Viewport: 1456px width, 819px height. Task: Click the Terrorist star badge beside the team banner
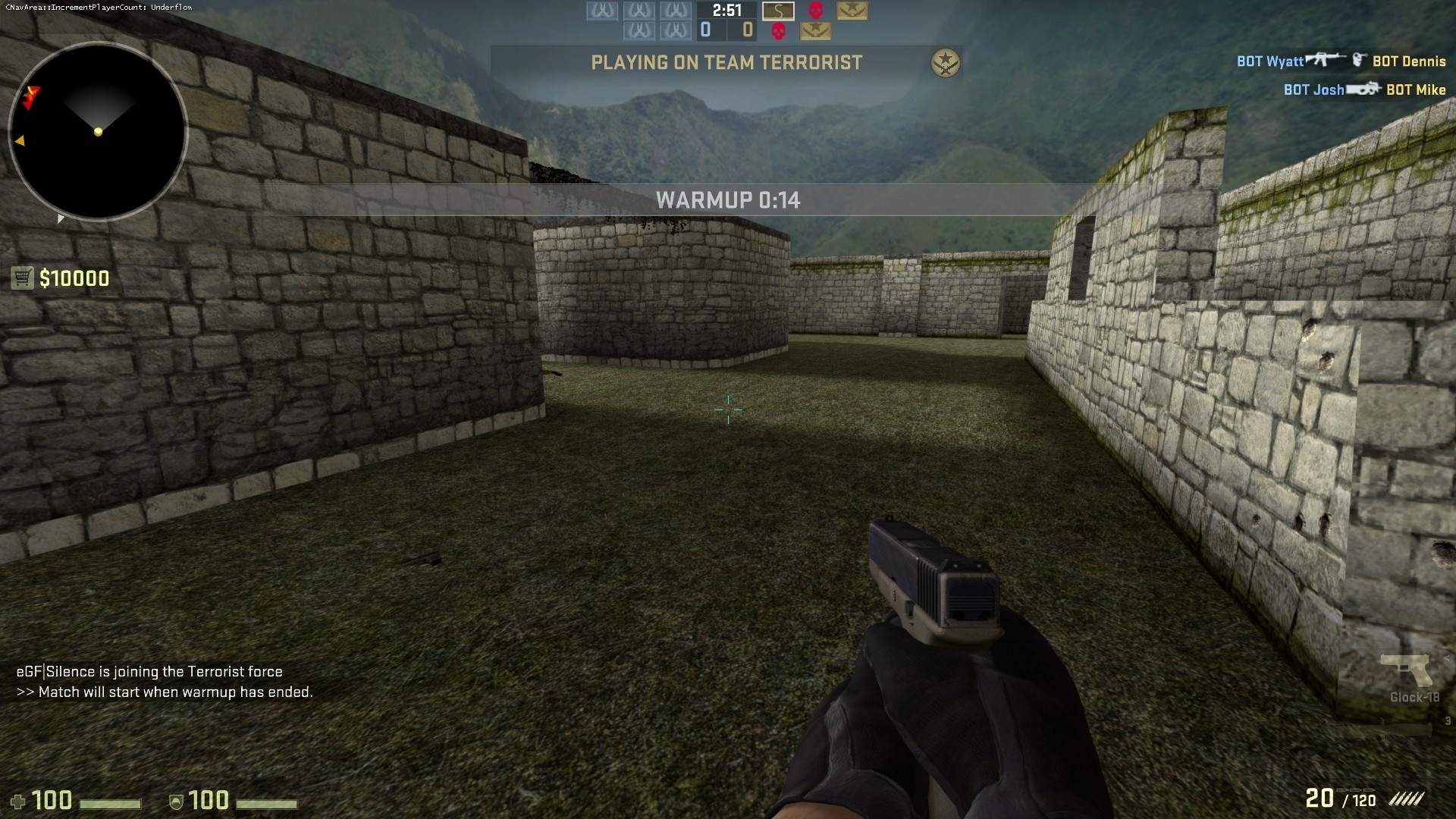(x=944, y=63)
